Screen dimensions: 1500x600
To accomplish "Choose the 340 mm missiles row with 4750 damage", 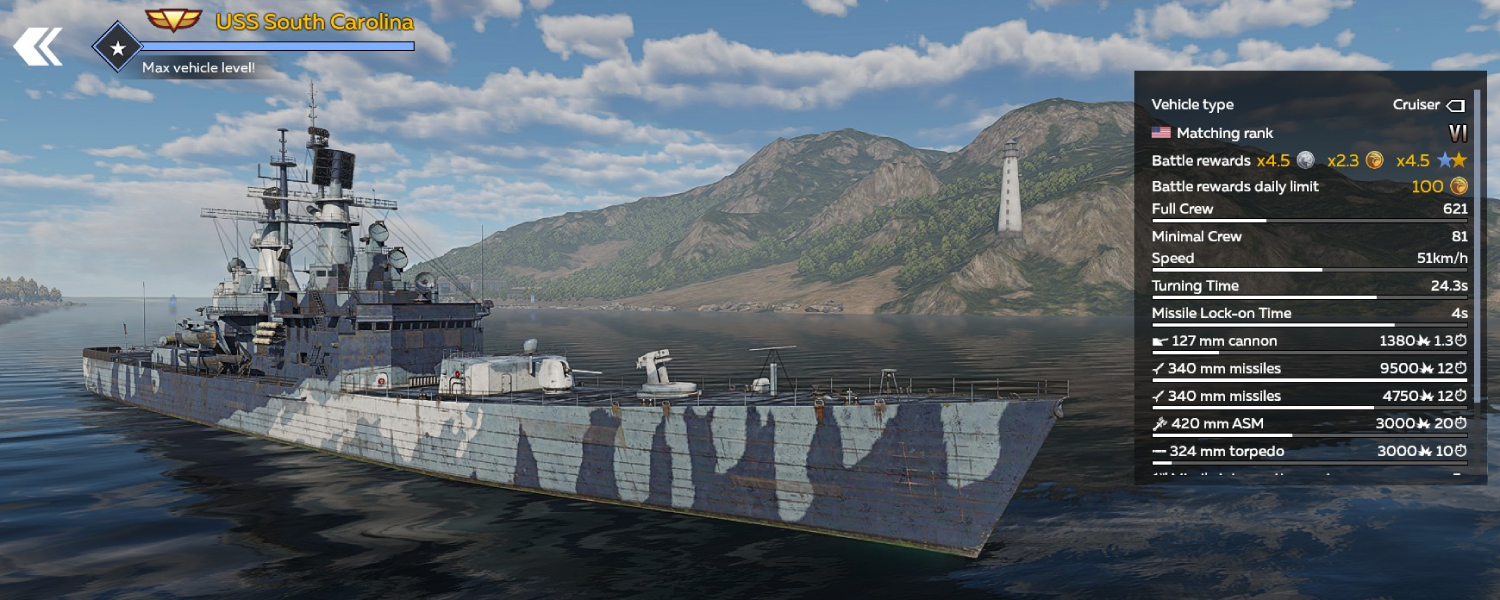I will point(1308,397).
